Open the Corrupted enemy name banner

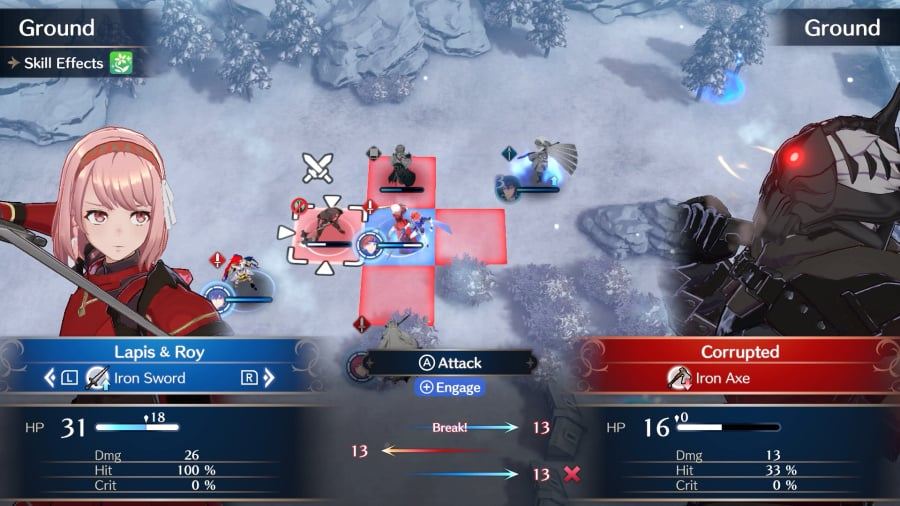(x=739, y=352)
